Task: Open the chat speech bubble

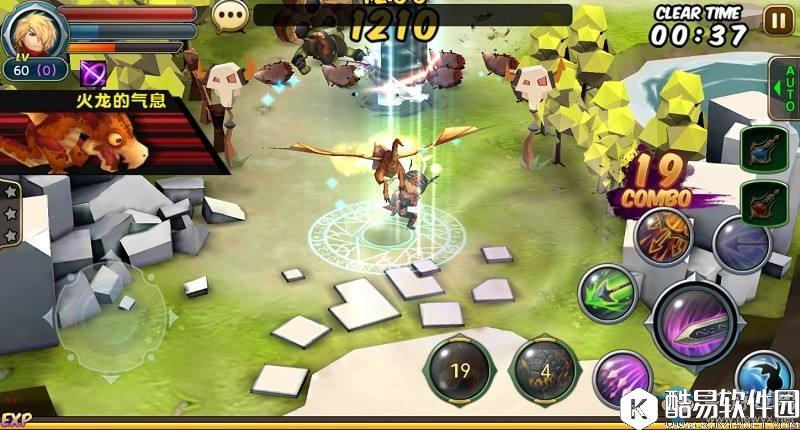Action: tap(231, 15)
